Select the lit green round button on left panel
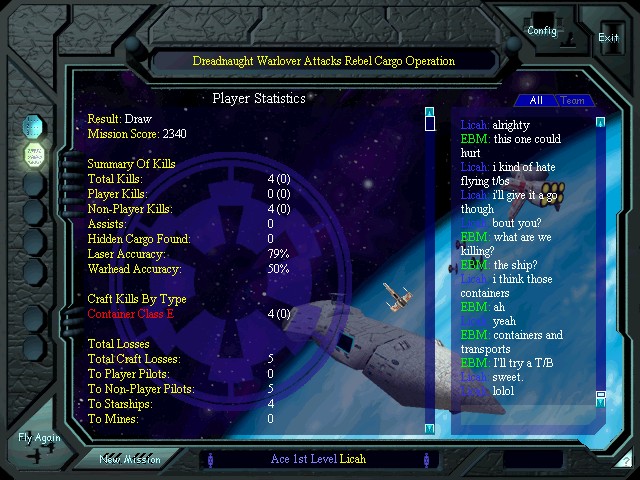 (x=34, y=155)
